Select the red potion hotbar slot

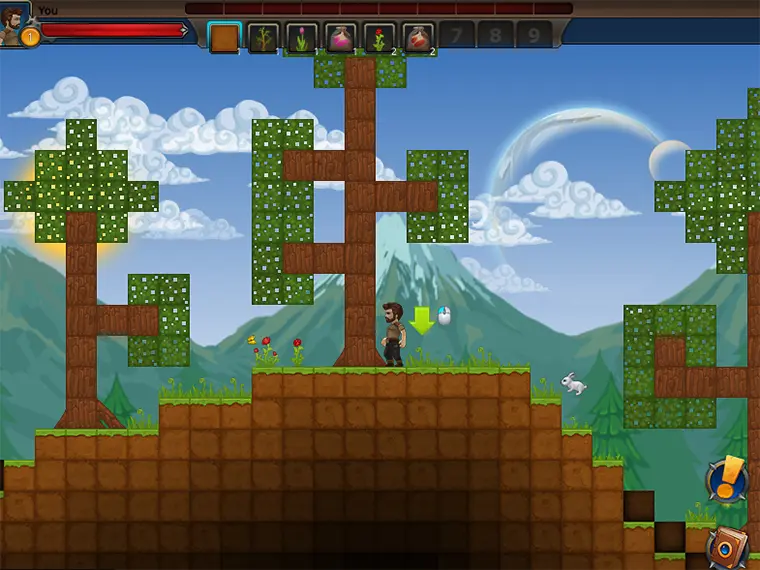(x=418, y=37)
